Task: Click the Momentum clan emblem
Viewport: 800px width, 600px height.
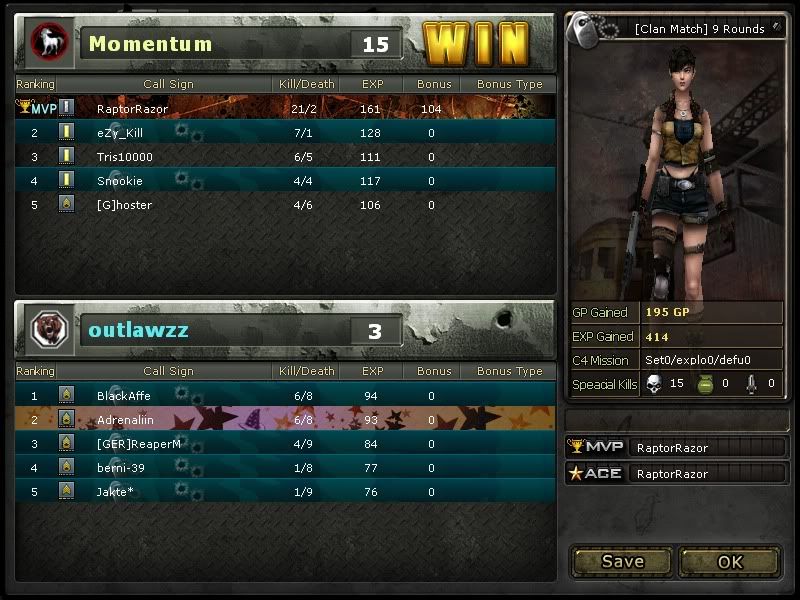Action: [x=46, y=43]
